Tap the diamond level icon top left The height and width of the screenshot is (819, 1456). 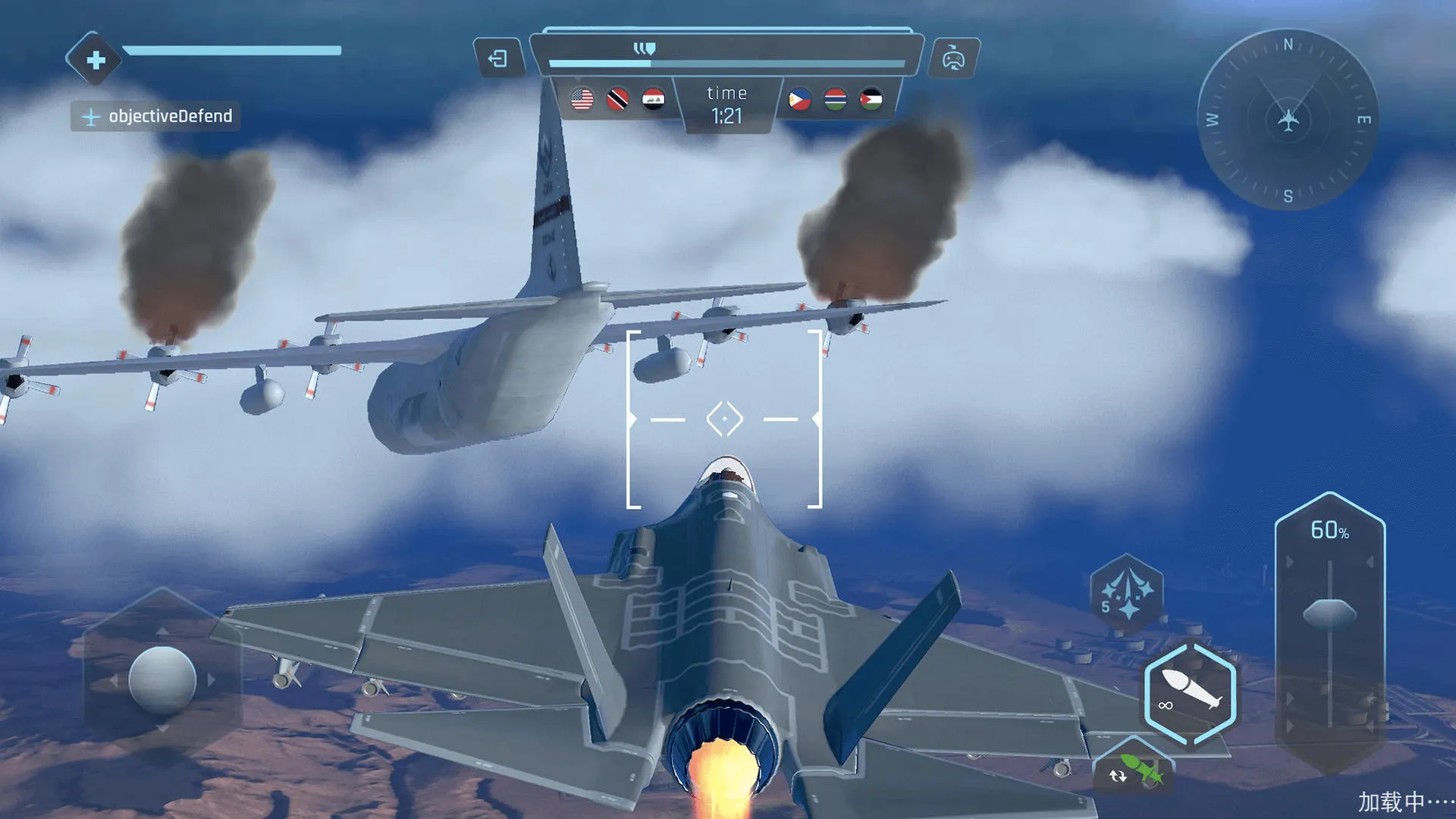pos(94,61)
